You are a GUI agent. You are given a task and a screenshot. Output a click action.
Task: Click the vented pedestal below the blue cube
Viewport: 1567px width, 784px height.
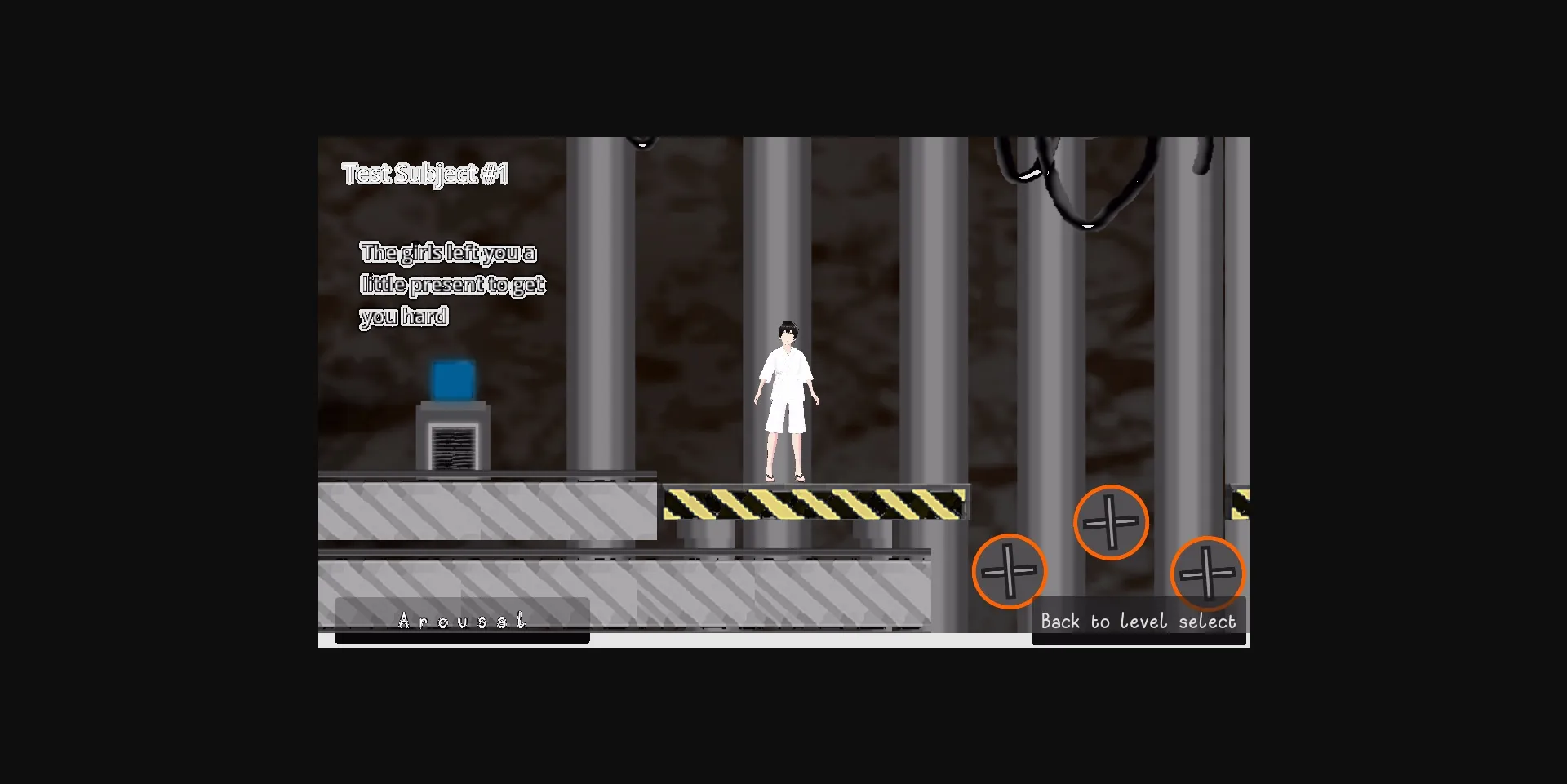click(451, 441)
